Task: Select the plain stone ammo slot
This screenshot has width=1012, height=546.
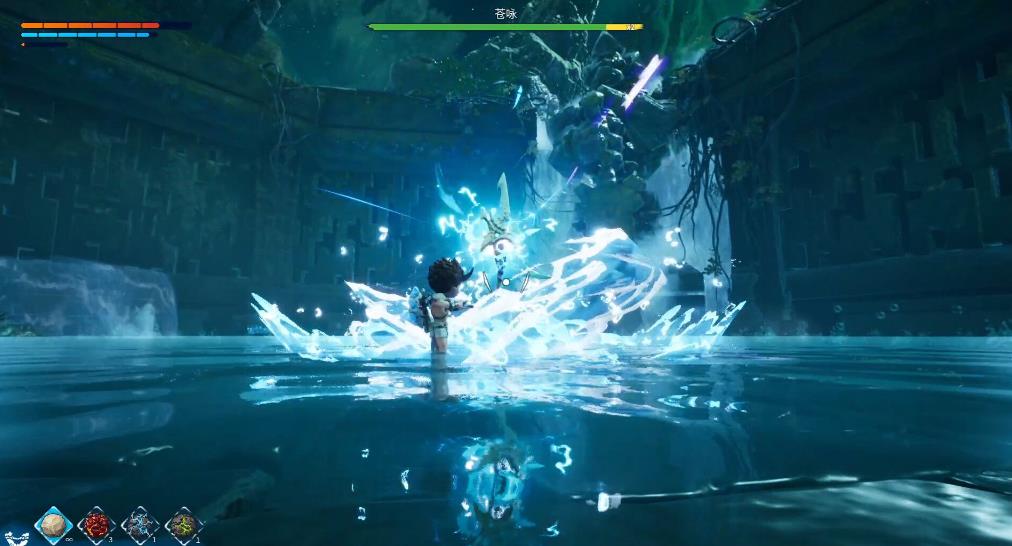Action: pos(53,524)
